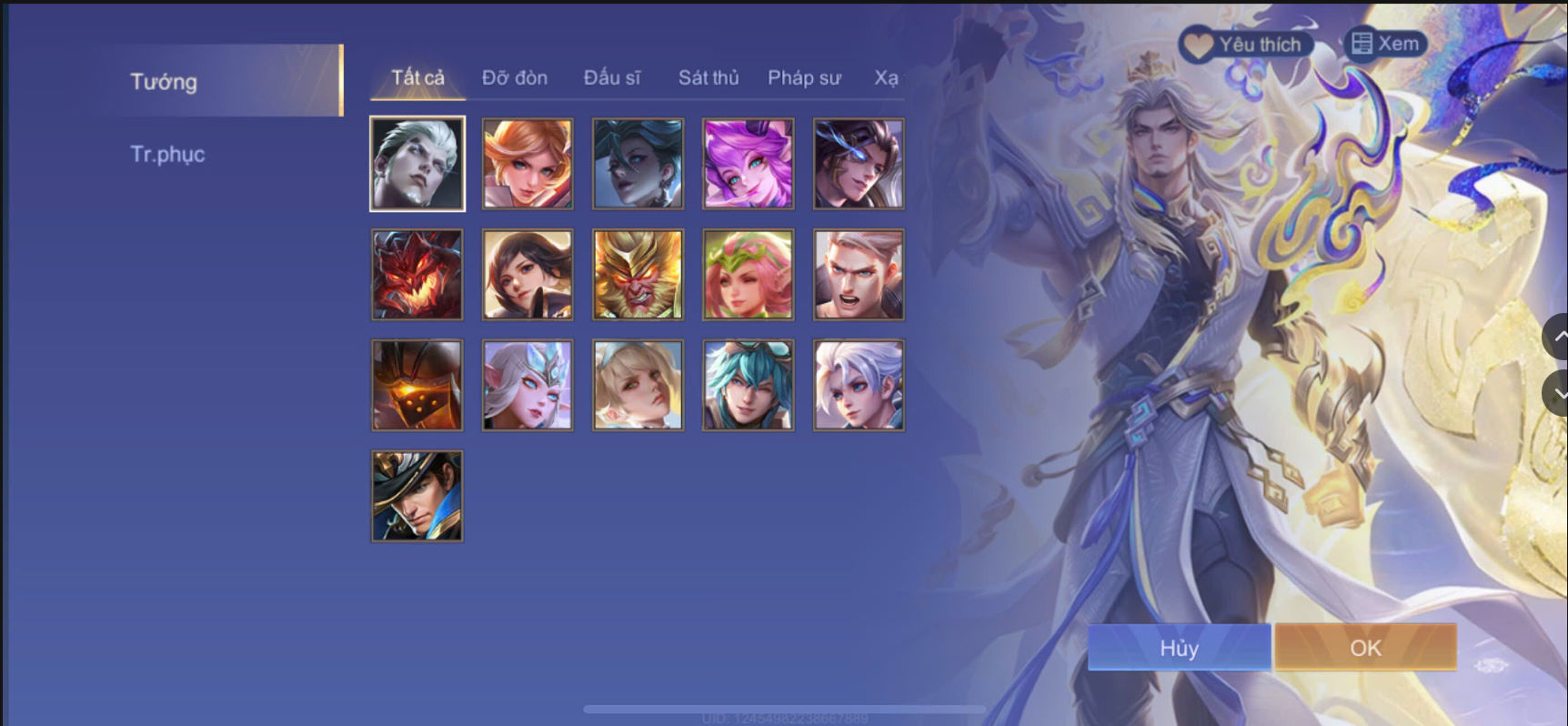This screenshot has width=1568, height=726.
Task: Select the teal-haired hero wearing goggles
Action: coord(747,384)
